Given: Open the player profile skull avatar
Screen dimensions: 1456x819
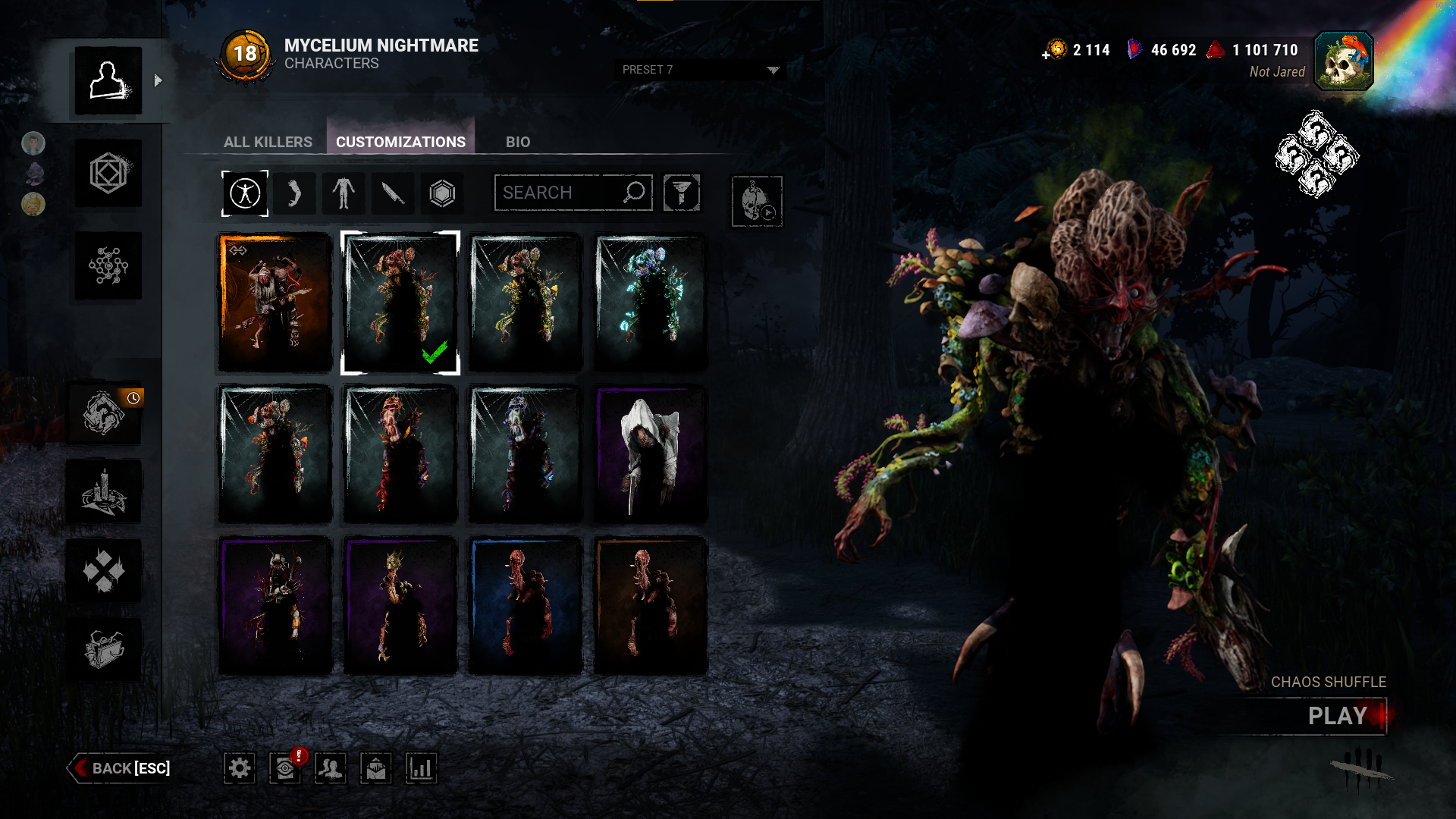Looking at the screenshot, I should coord(1343,61).
